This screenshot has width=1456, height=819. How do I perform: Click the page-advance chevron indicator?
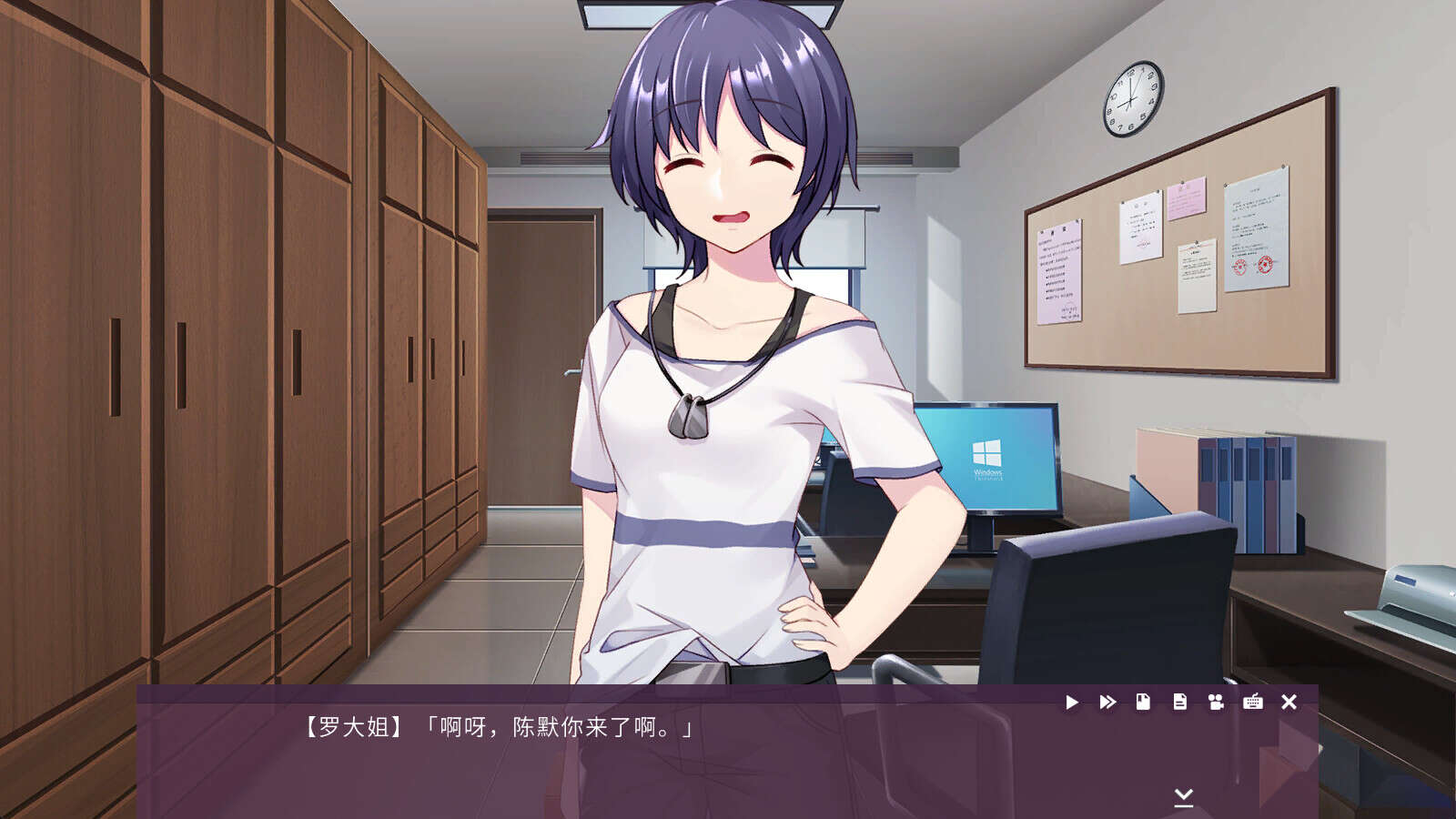click(1183, 796)
